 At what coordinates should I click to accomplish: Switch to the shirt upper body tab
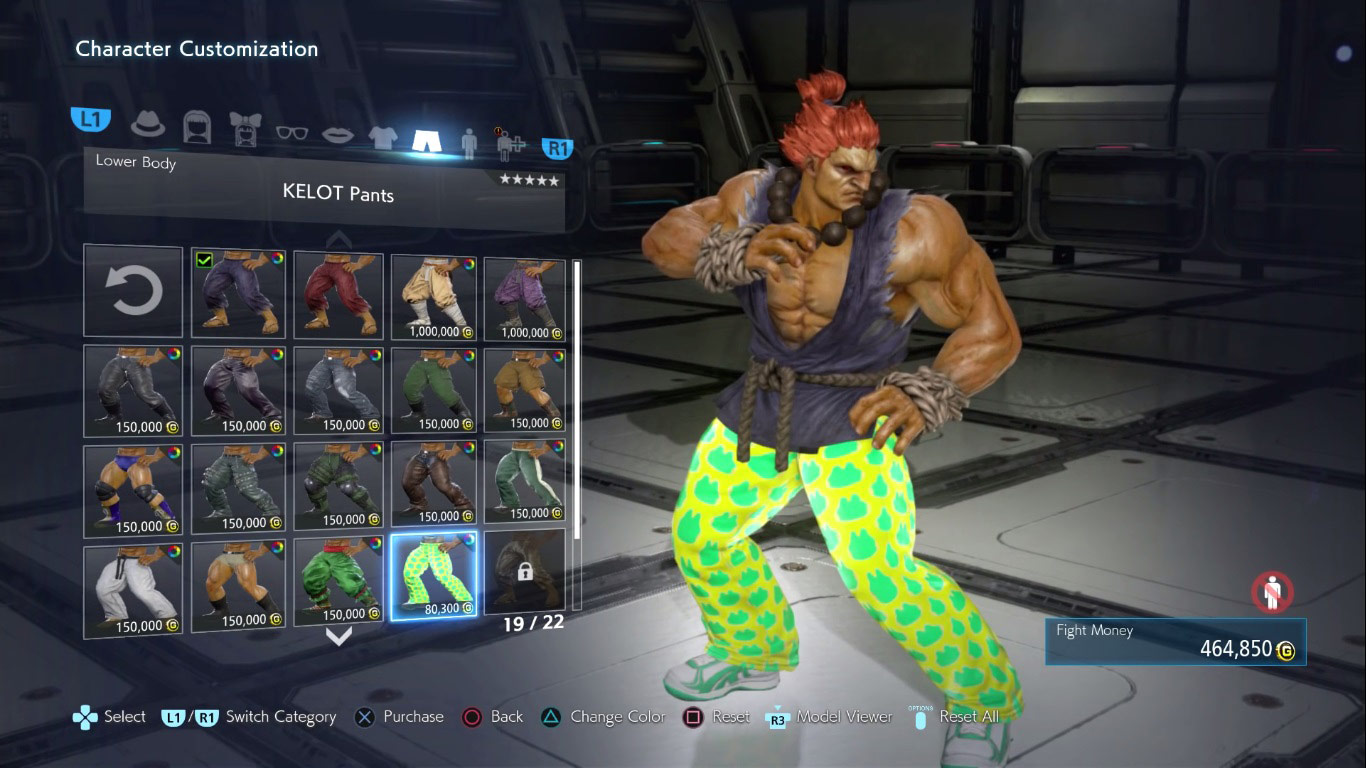tap(383, 137)
